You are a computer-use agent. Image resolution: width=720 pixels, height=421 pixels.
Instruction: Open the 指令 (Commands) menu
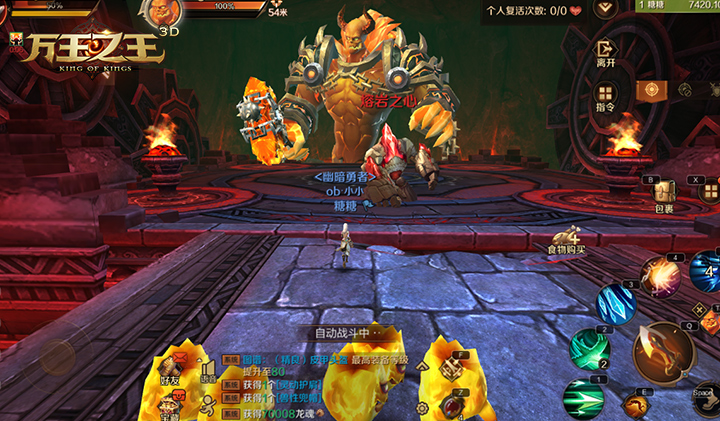pyautogui.click(x=605, y=95)
